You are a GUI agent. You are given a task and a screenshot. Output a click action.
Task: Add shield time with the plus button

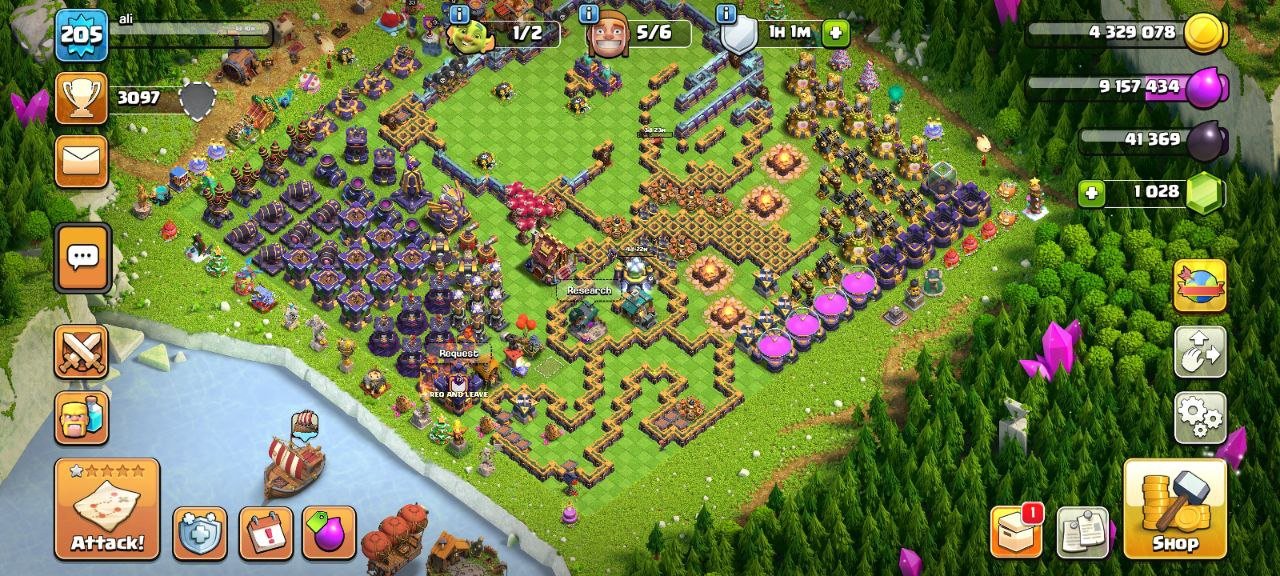836,33
